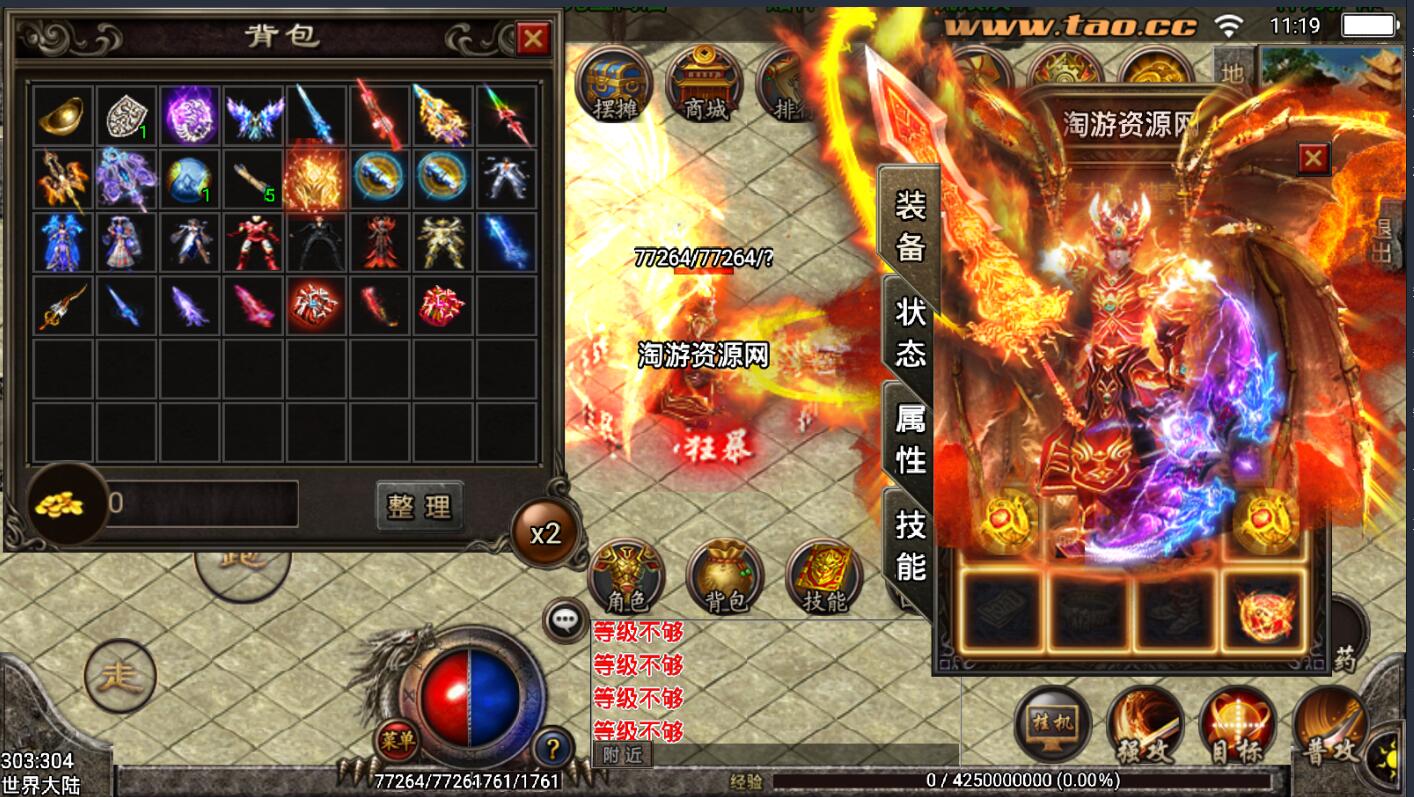Viewport: 1414px width, 797px height.
Task: Click the 整理 sort button
Action: pyautogui.click(x=420, y=506)
